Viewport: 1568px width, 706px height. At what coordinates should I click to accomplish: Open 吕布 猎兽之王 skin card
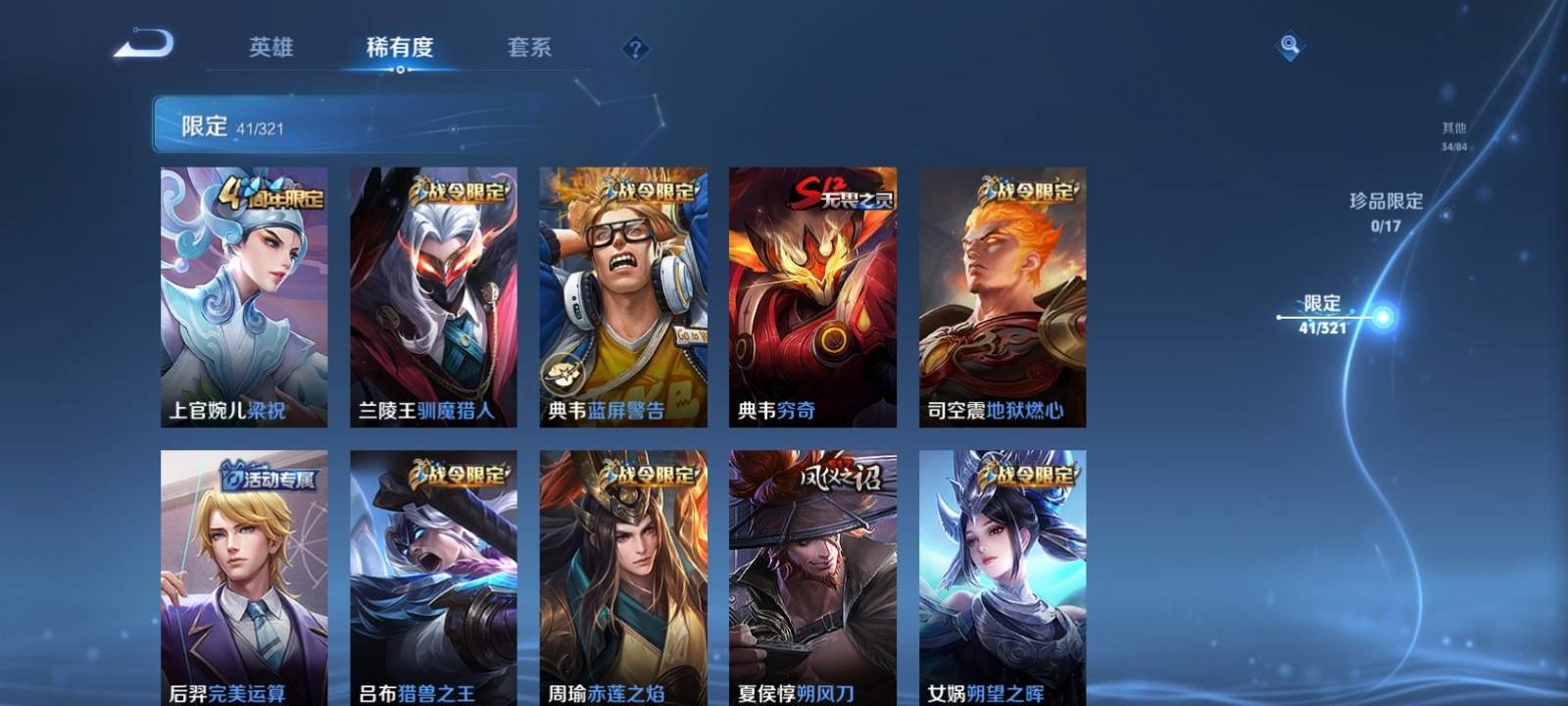pyautogui.click(x=433, y=578)
